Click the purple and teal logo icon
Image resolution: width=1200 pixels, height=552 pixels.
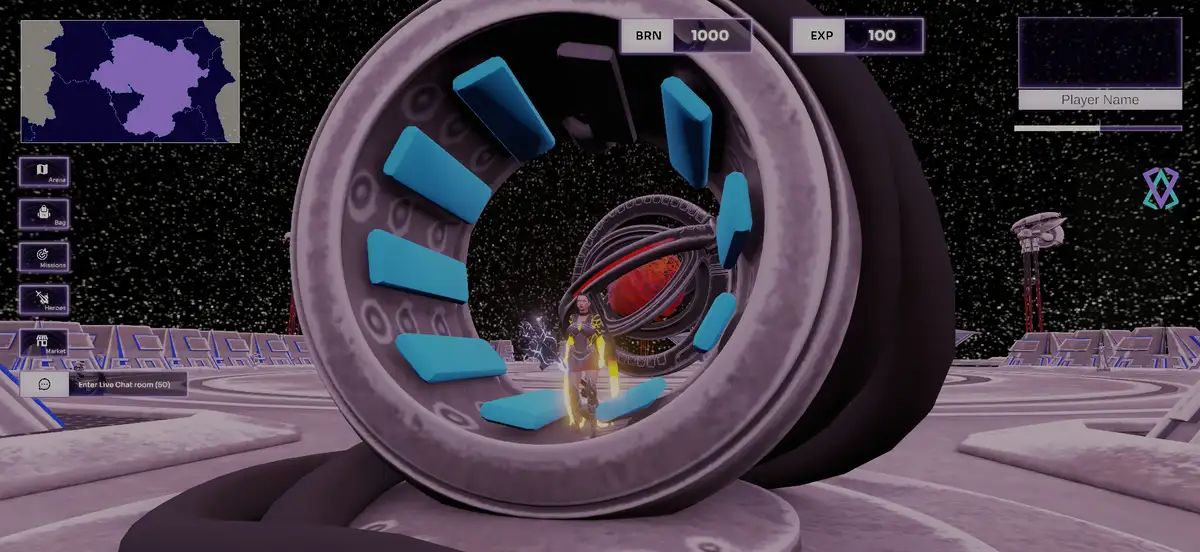coord(1161,188)
